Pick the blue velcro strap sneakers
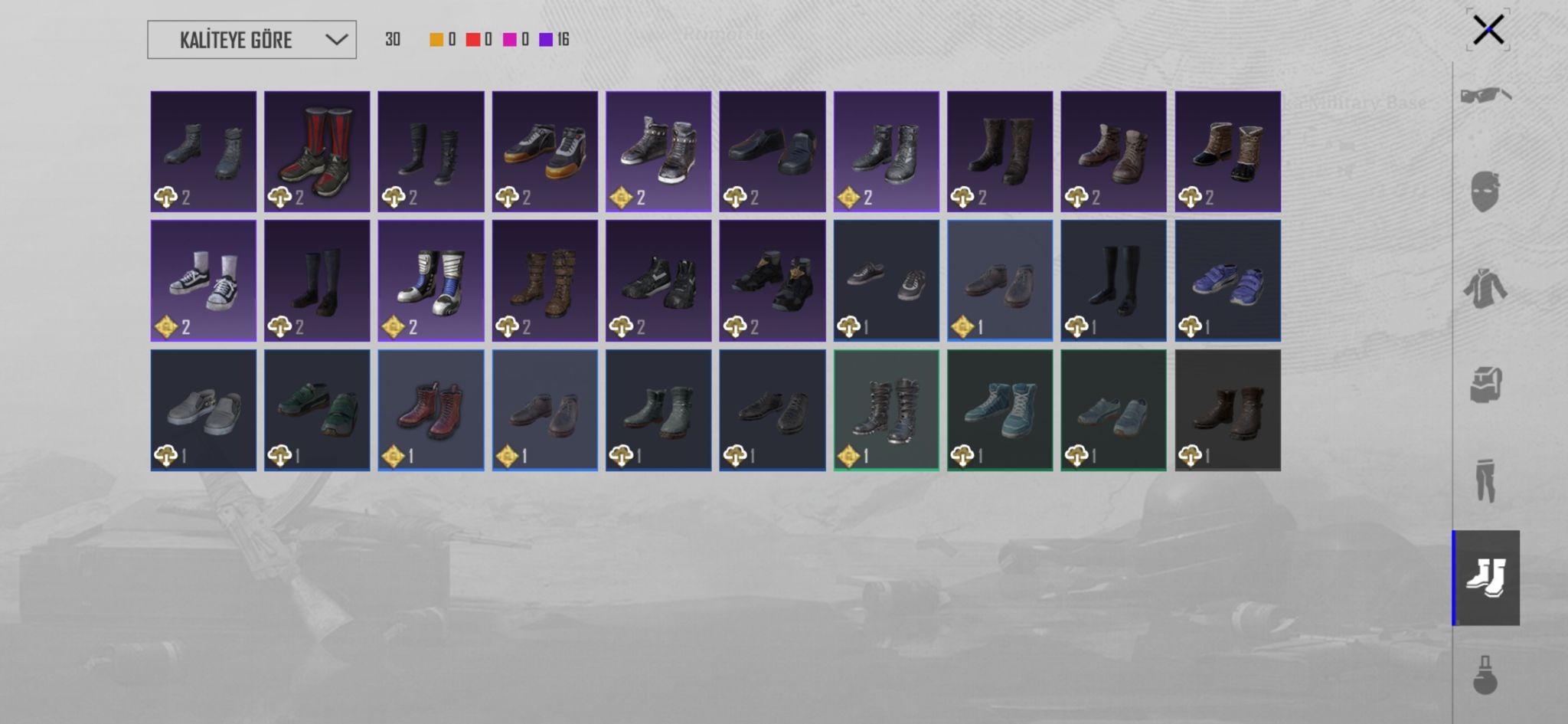Viewport: 1568px width, 724px height. click(1227, 280)
